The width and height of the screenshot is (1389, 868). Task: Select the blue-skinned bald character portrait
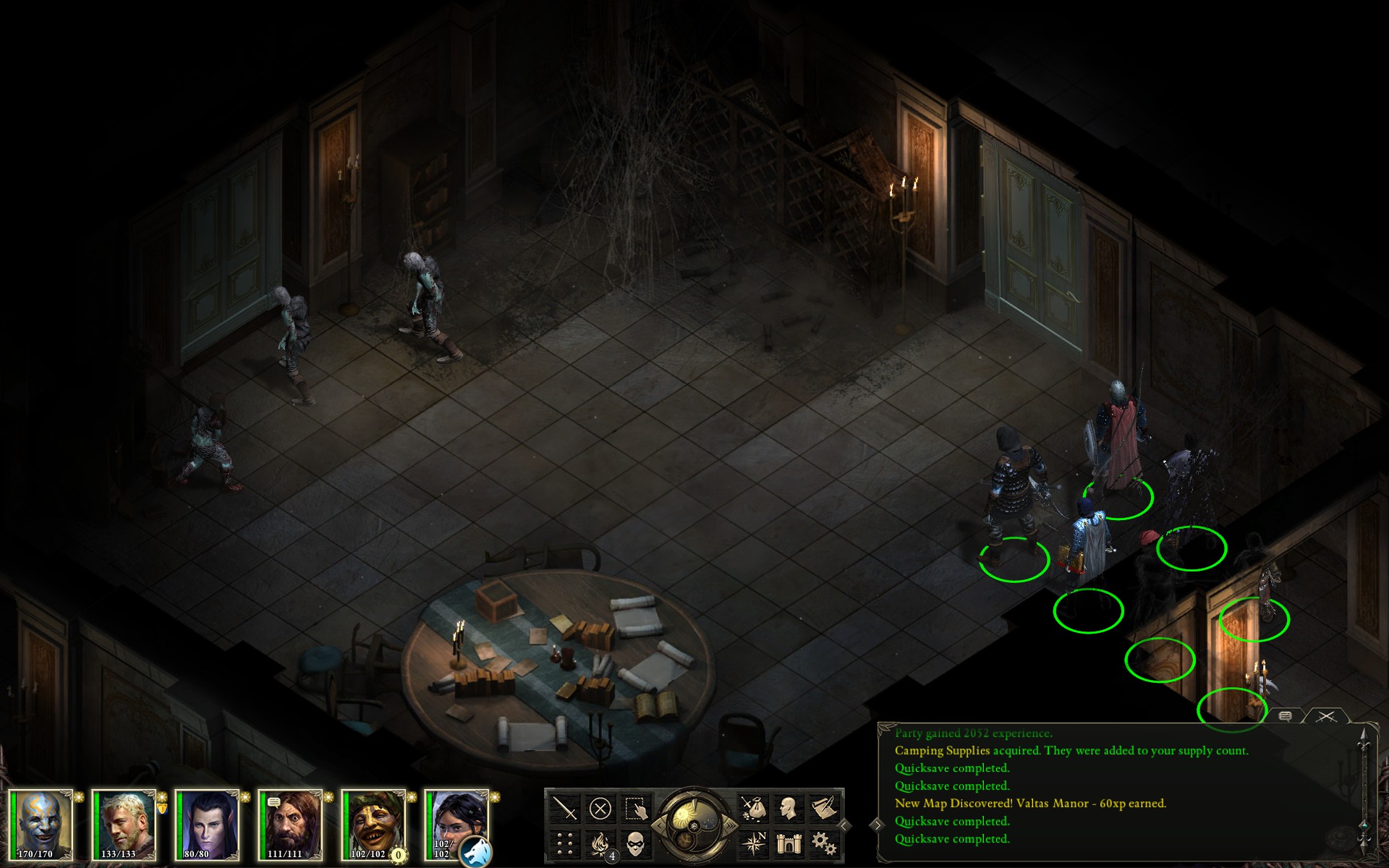42,825
